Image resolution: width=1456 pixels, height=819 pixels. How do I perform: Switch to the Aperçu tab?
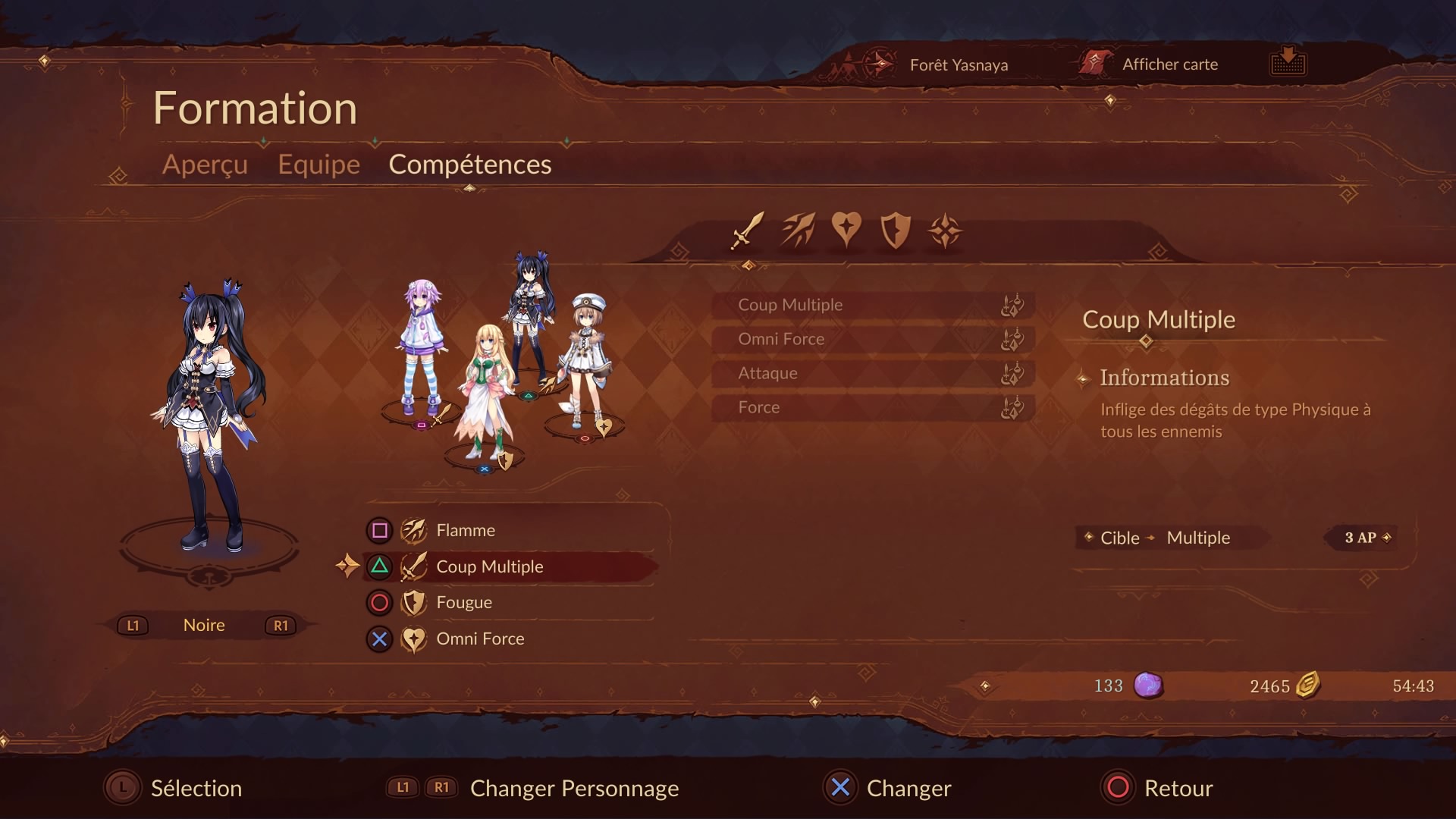point(205,165)
